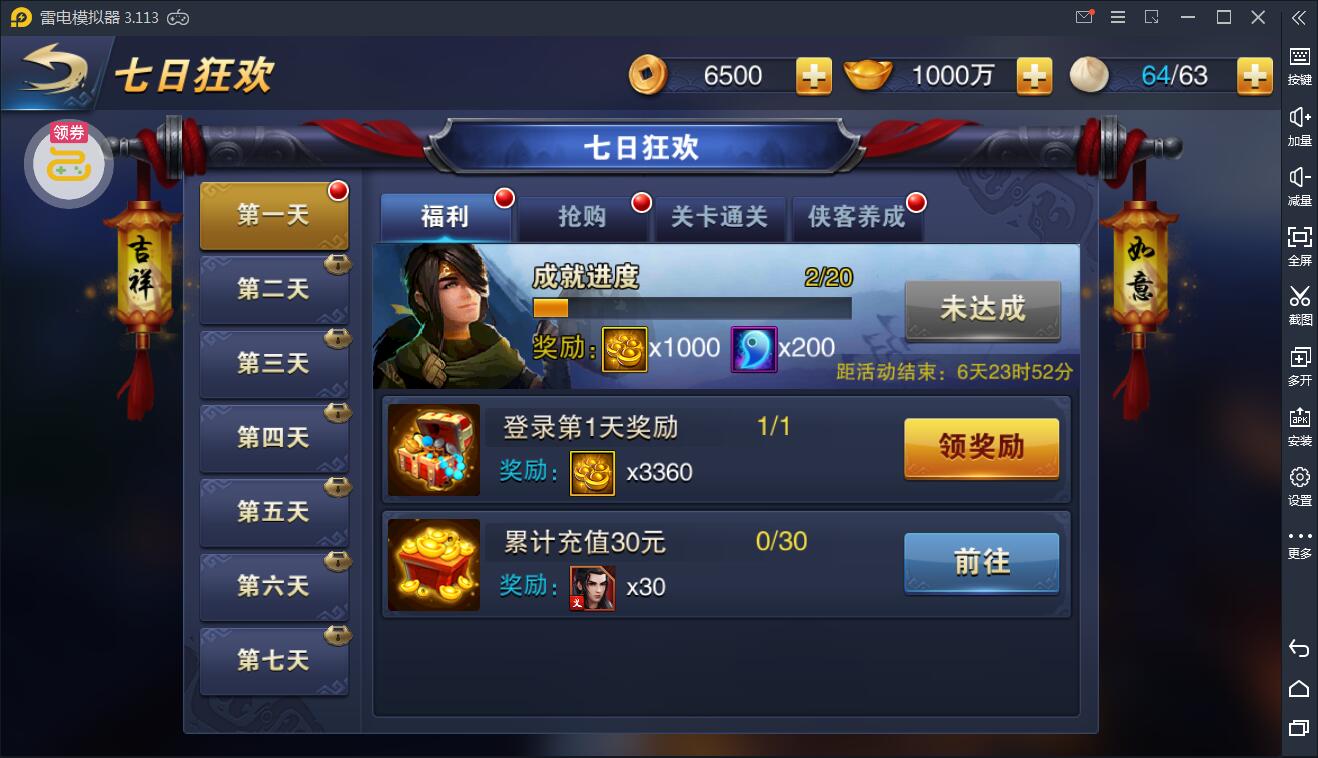Select the 第三天 day tab

click(274, 364)
